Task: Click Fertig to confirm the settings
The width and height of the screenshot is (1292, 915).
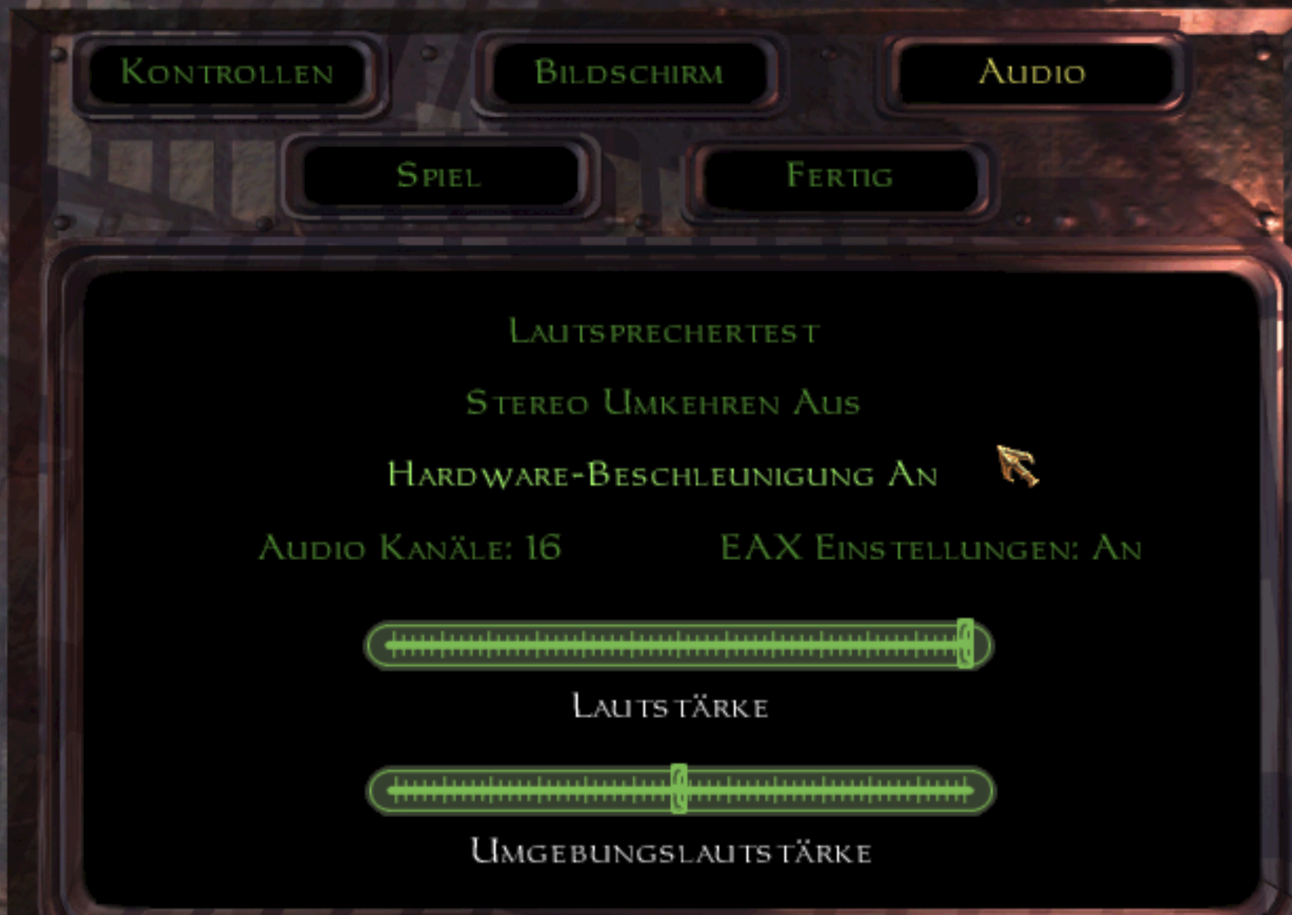Action: pos(840,176)
